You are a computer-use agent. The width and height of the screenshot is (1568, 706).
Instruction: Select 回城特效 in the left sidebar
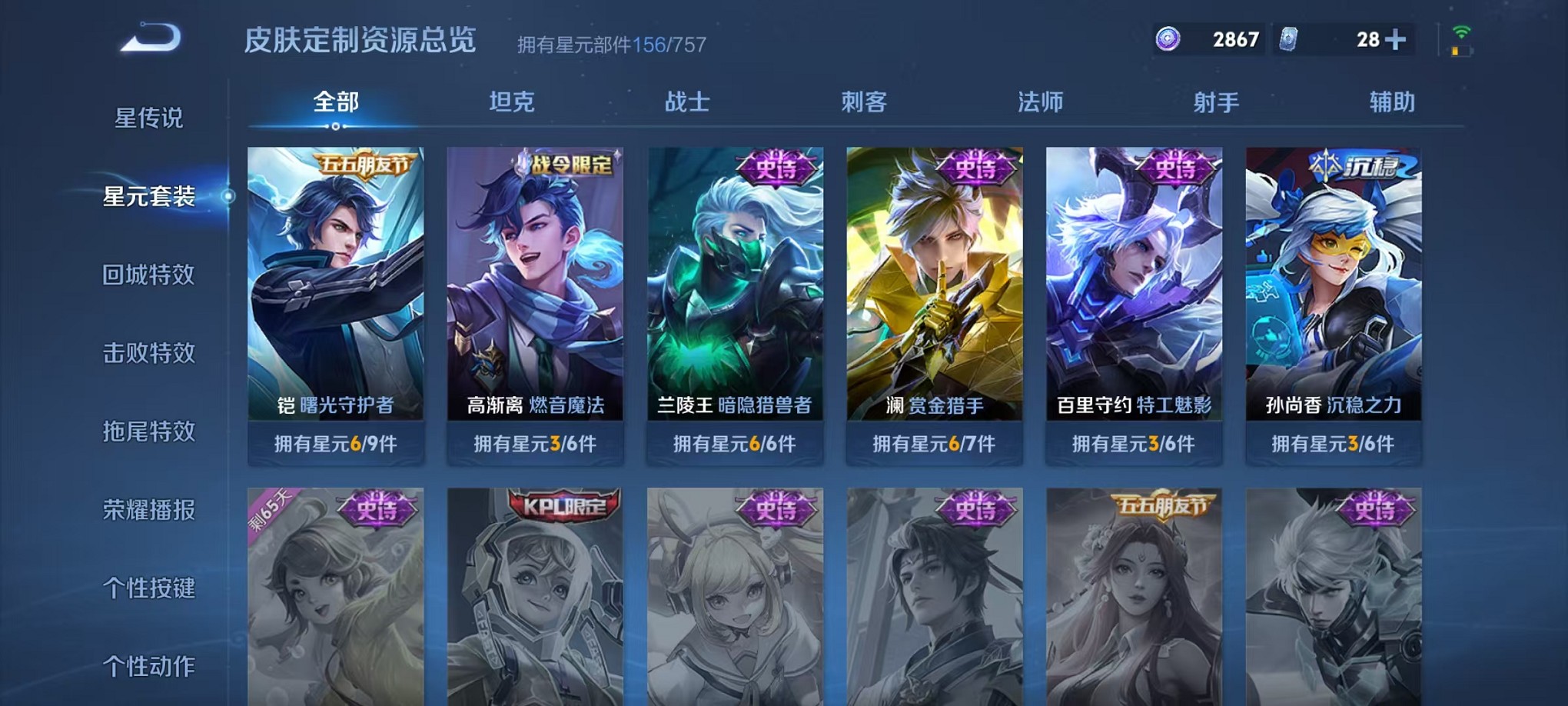(x=149, y=274)
